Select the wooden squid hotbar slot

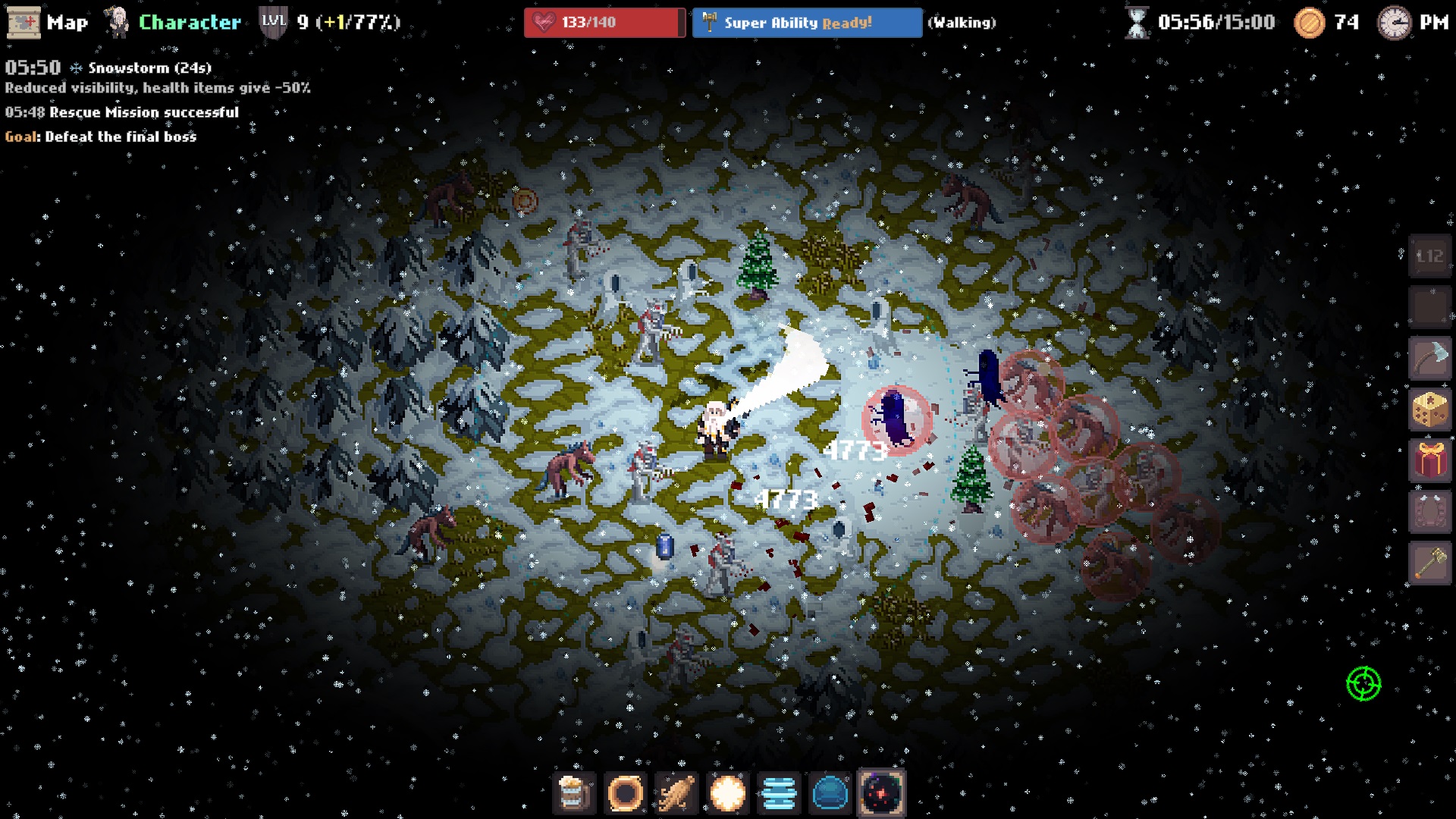676,794
